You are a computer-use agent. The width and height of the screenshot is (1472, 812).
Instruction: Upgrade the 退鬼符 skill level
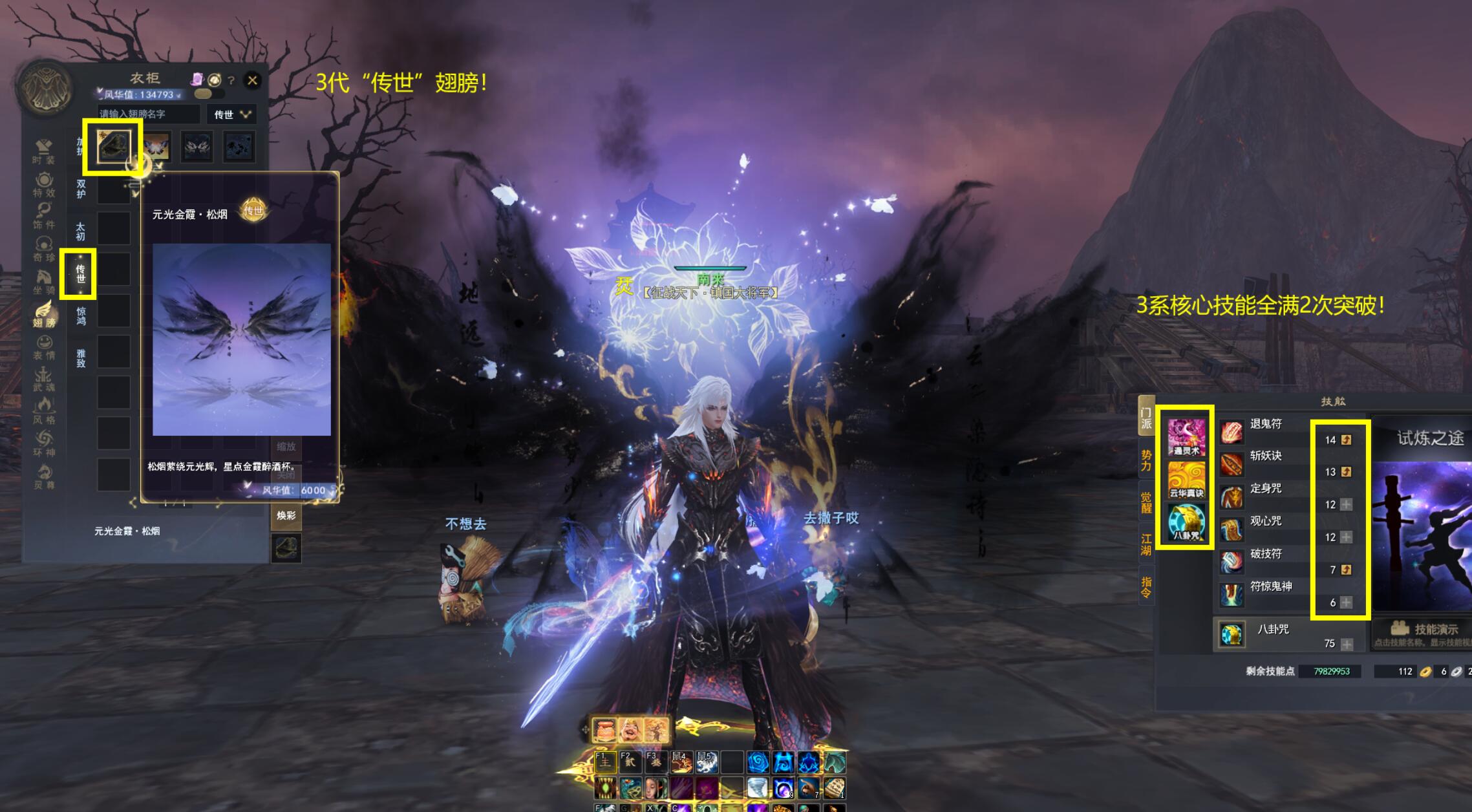click(x=1346, y=440)
